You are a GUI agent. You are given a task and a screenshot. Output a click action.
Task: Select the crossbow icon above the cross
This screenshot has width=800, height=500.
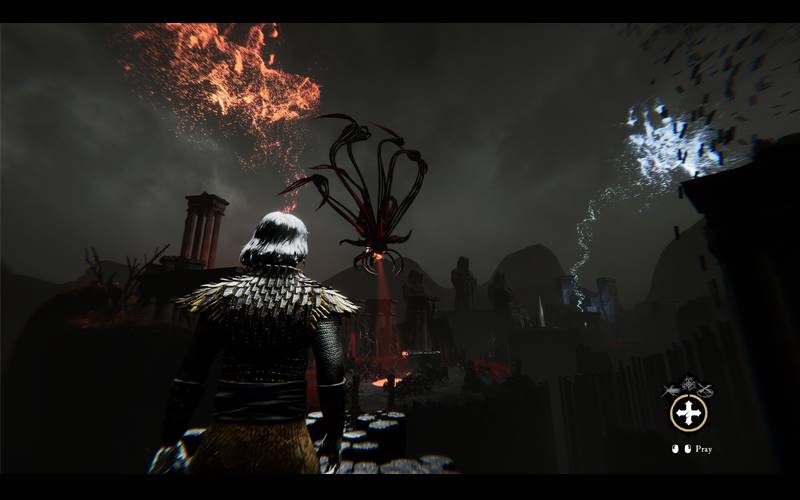[x=704, y=389]
